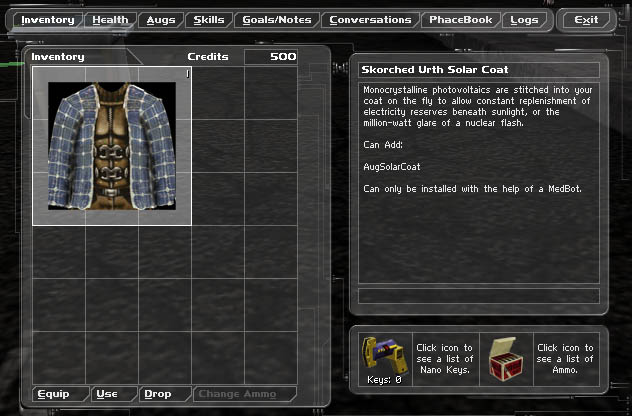Select the Skorched Urth Solar Coat item
Image resolution: width=632 pixels, height=416 pixels.
coord(110,146)
